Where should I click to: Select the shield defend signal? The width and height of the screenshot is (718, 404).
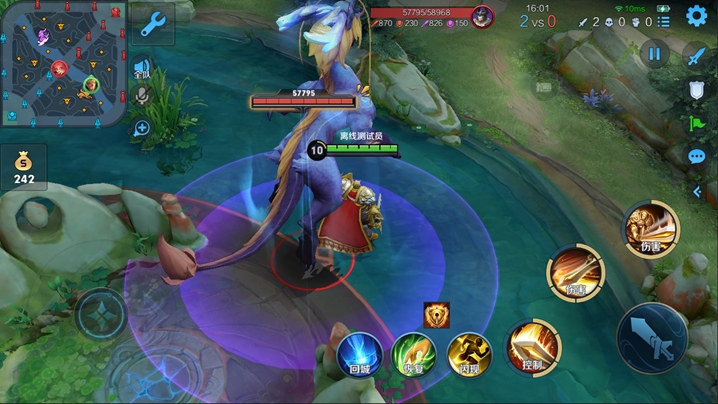coord(696,90)
